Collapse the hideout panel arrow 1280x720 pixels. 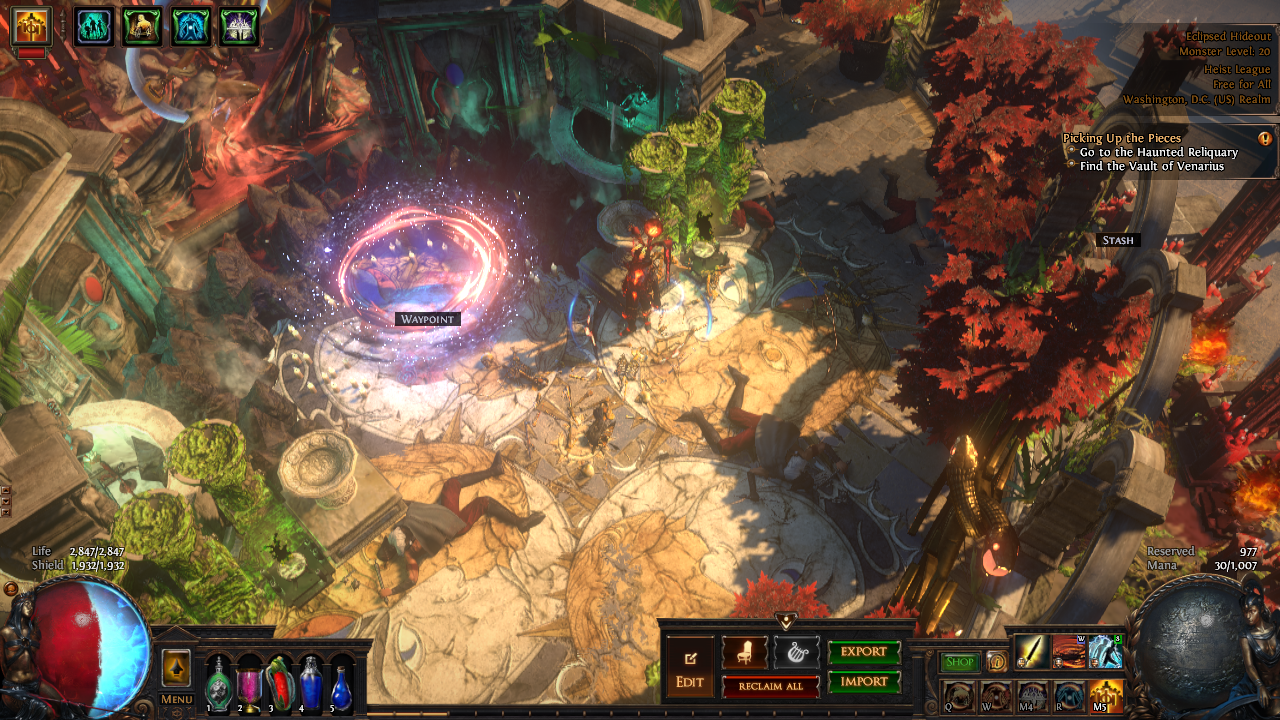point(786,622)
